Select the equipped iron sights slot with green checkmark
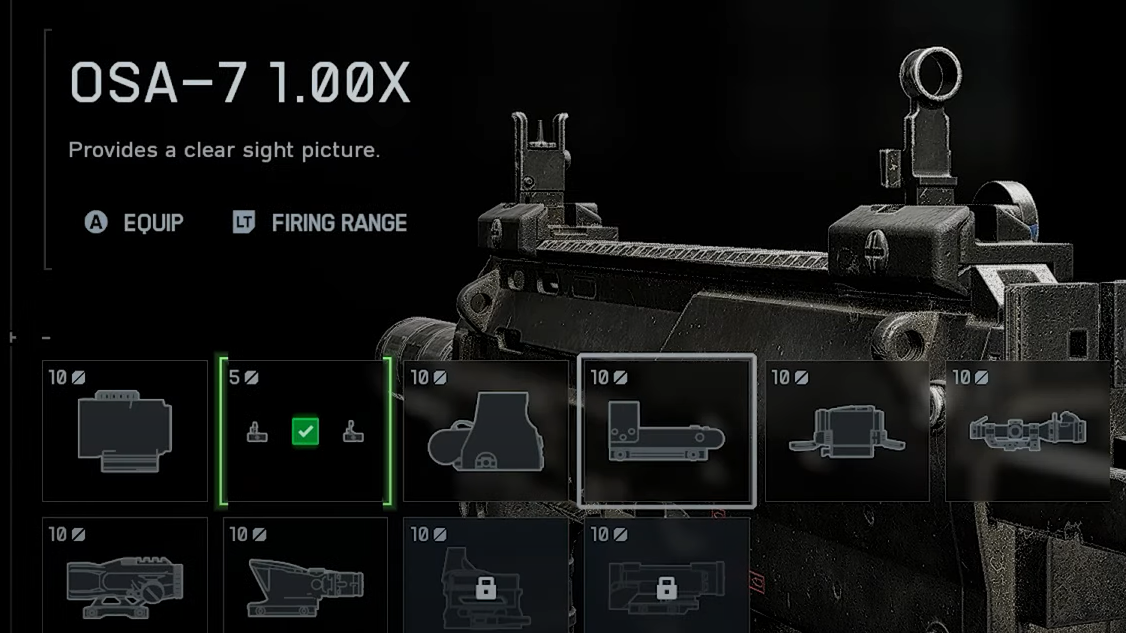 click(x=305, y=431)
